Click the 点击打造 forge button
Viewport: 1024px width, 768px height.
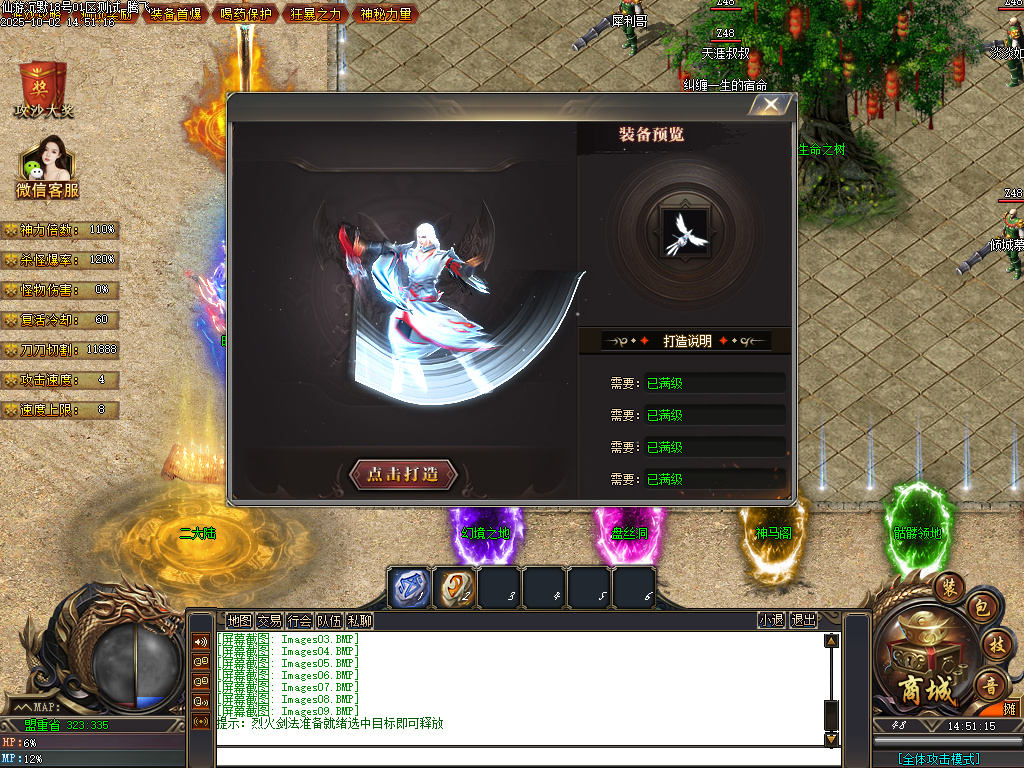pos(404,475)
